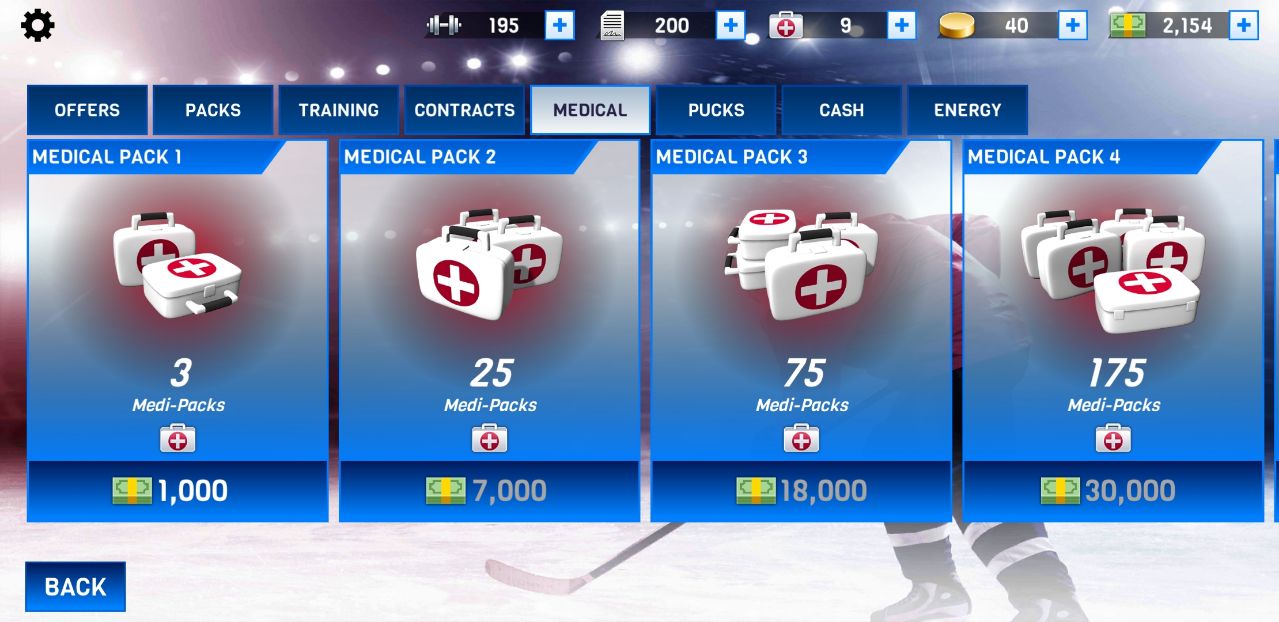This screenshot has width=1279, height=622.
Task: Add more training points with plus button
Action: tap(559, 25)
